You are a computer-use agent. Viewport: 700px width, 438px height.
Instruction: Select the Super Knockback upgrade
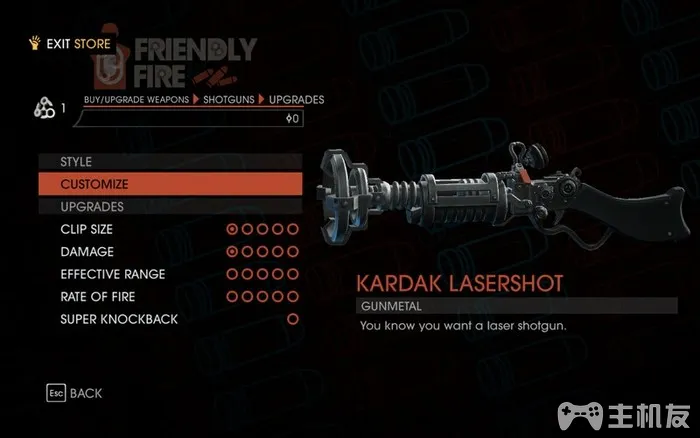(x=118, y=319)
